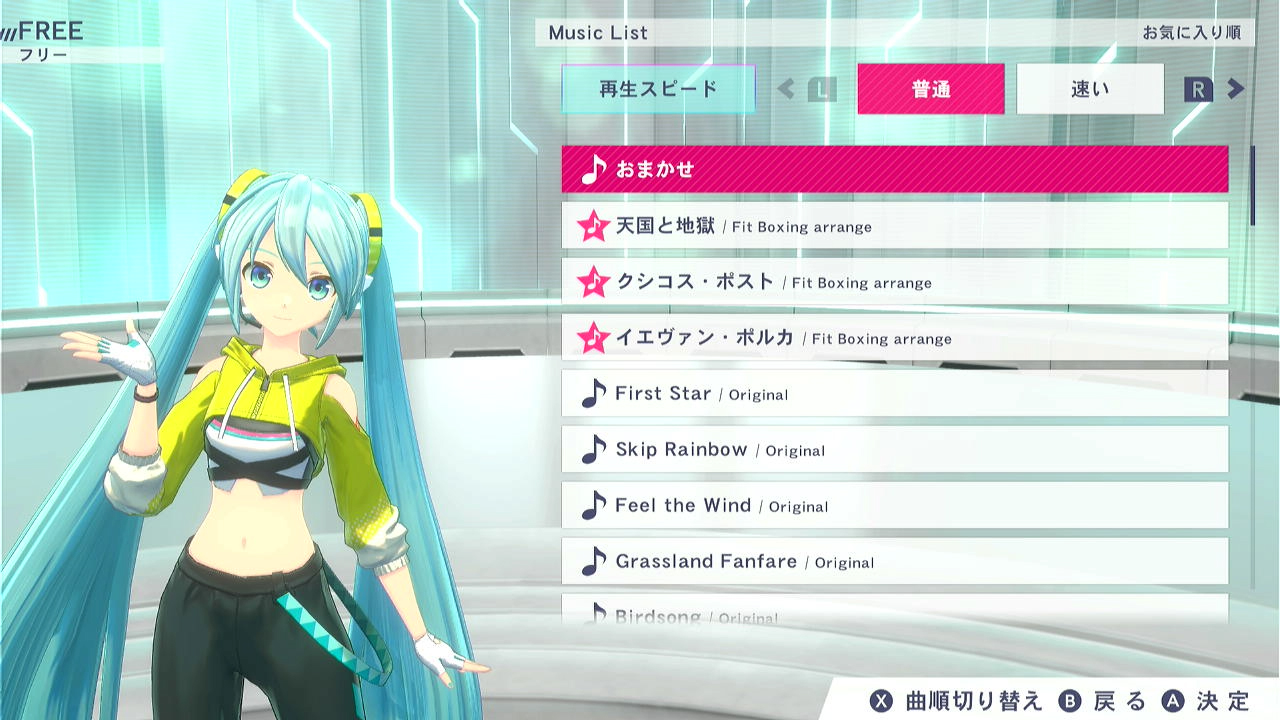The image size is (1280, 720).
Task: Switch to the 普通 speed tab
Action: tap(930, 89)
